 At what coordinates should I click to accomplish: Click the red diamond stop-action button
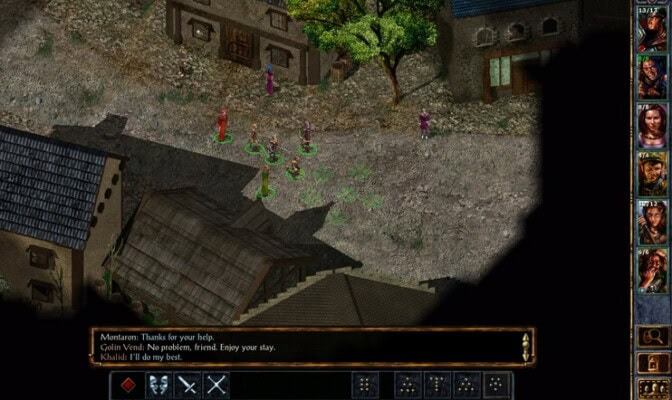click(125, 384)
